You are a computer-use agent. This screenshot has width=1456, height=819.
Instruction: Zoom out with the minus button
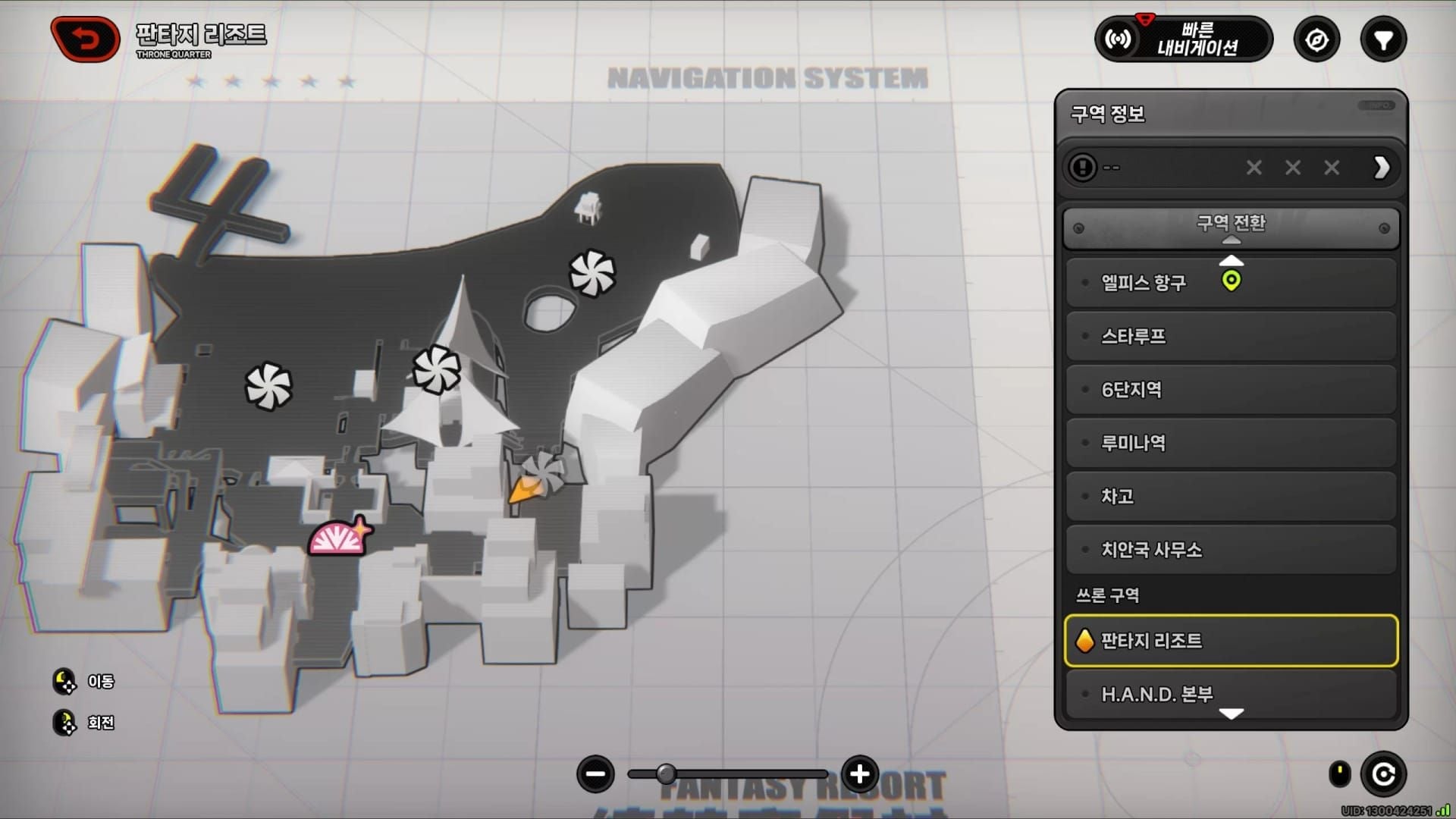point(595,774)
